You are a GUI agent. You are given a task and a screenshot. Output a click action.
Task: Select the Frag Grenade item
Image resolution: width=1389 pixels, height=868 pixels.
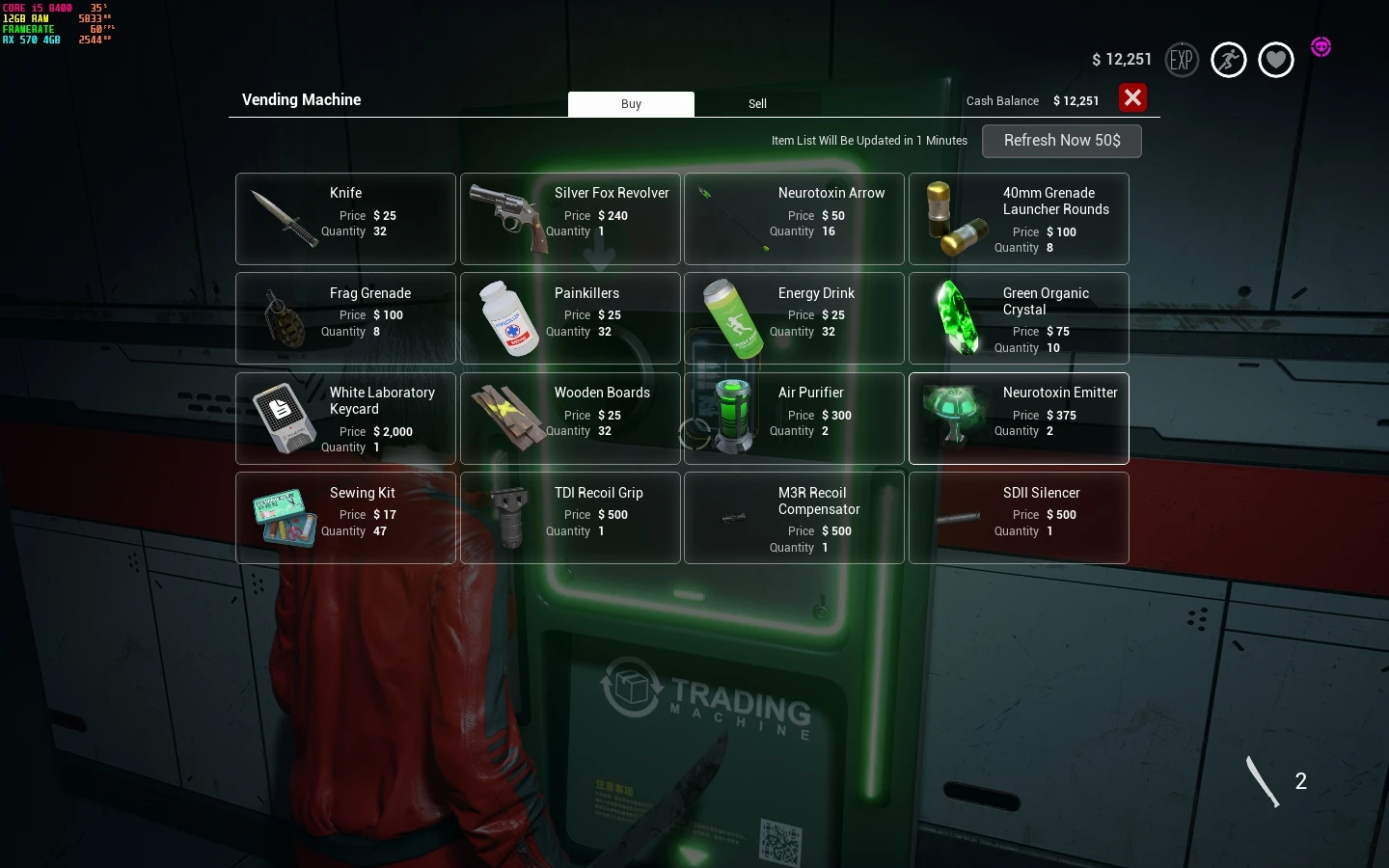click(345, 318)
